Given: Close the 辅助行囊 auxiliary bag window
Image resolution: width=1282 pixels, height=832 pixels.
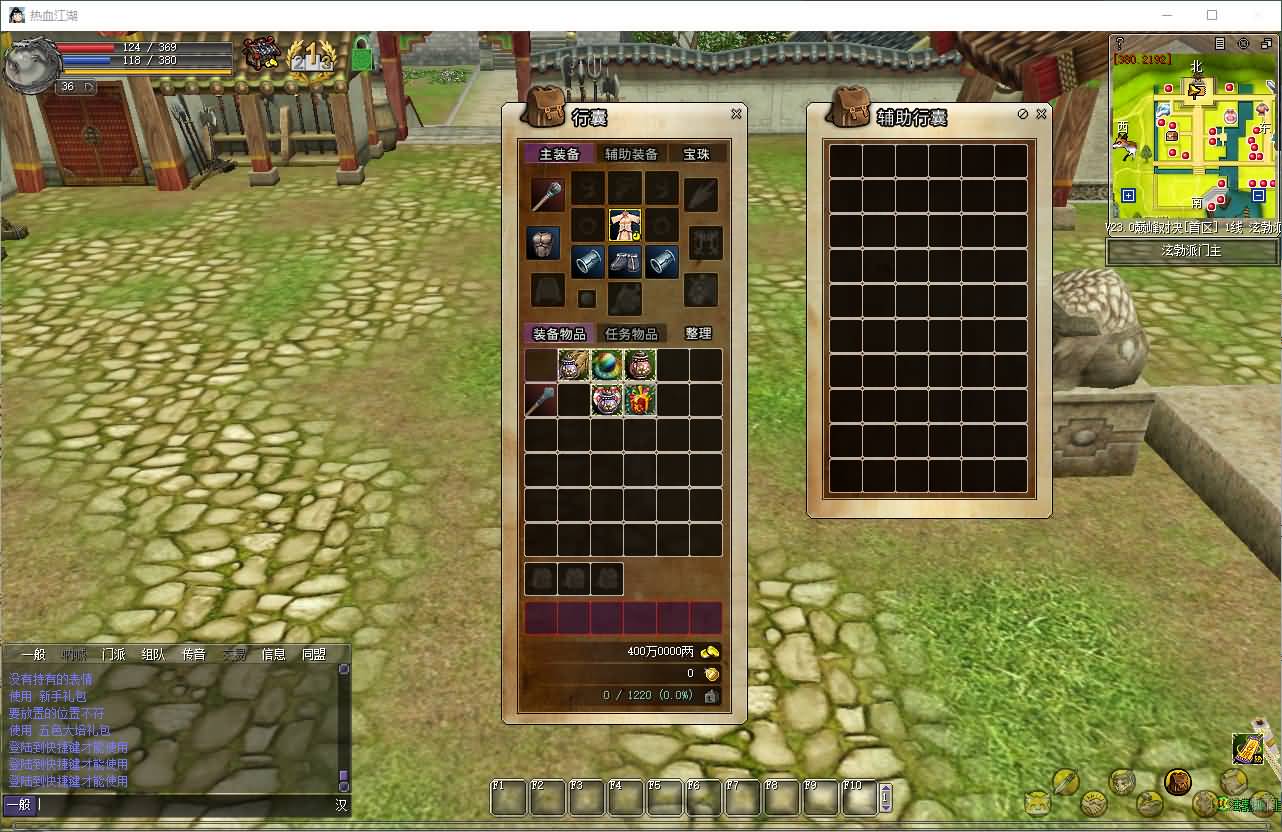Looking at the screenshot, I should [1041, 114].
